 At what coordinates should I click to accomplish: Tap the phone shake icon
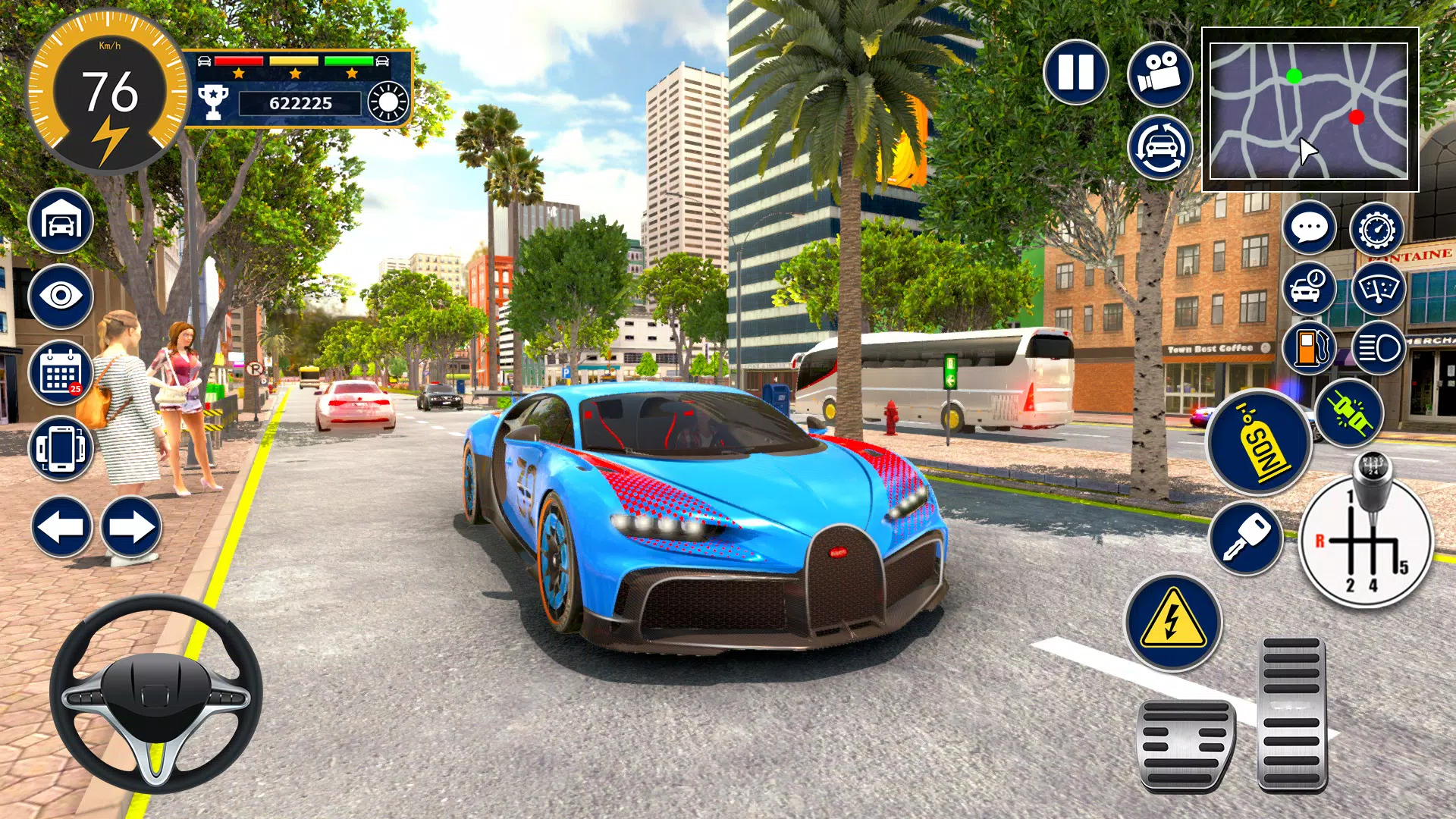coord(62,442)
